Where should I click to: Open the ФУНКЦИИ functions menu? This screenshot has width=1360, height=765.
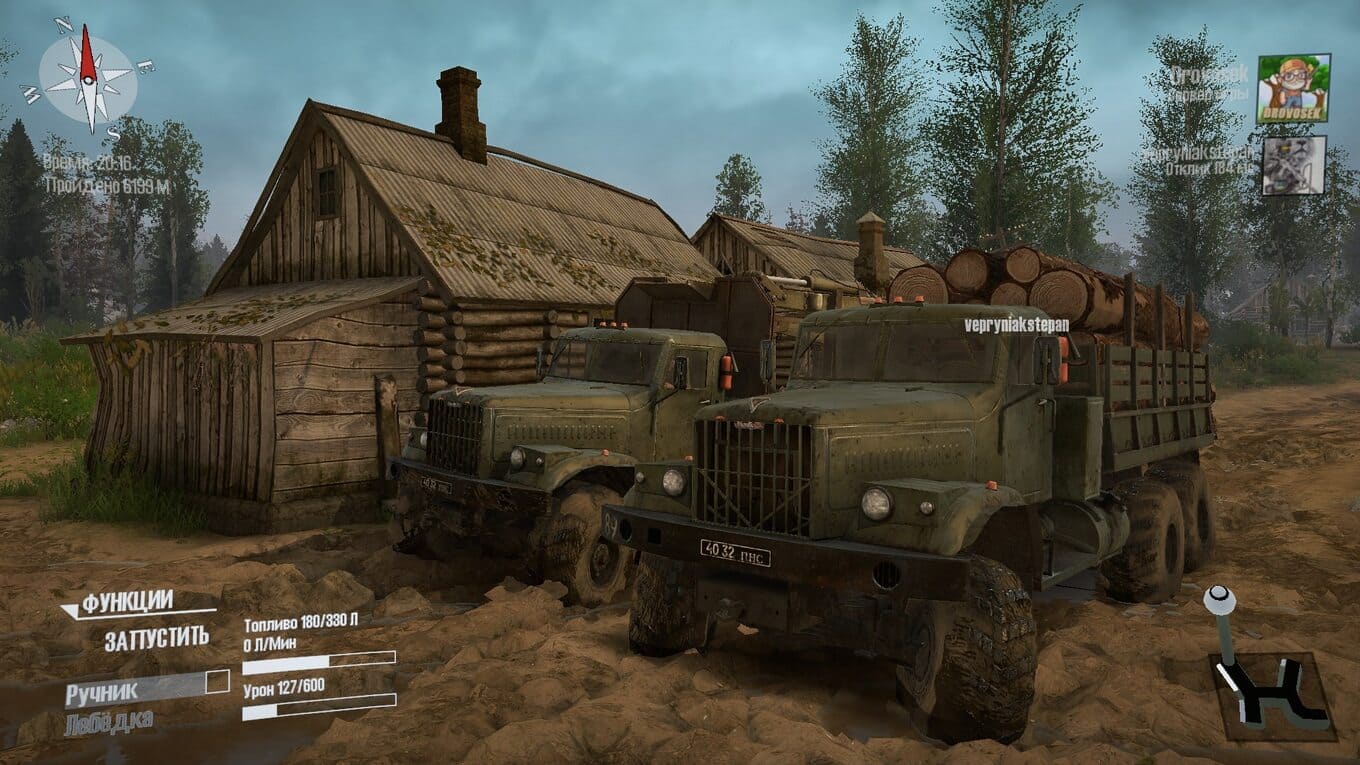pyautogui.click(x=127, y=602)
